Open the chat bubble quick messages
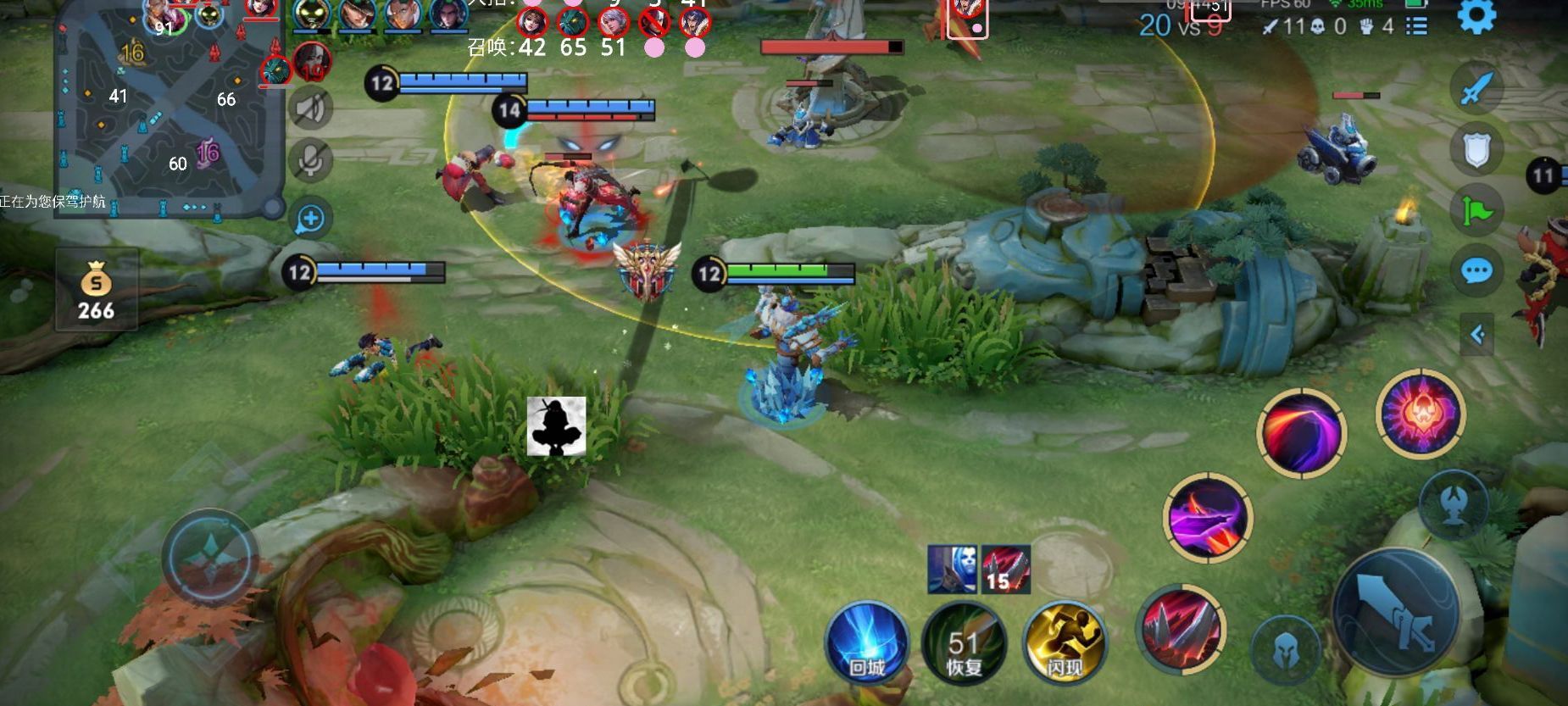1568x706 pixels. tap(1476, 271)
